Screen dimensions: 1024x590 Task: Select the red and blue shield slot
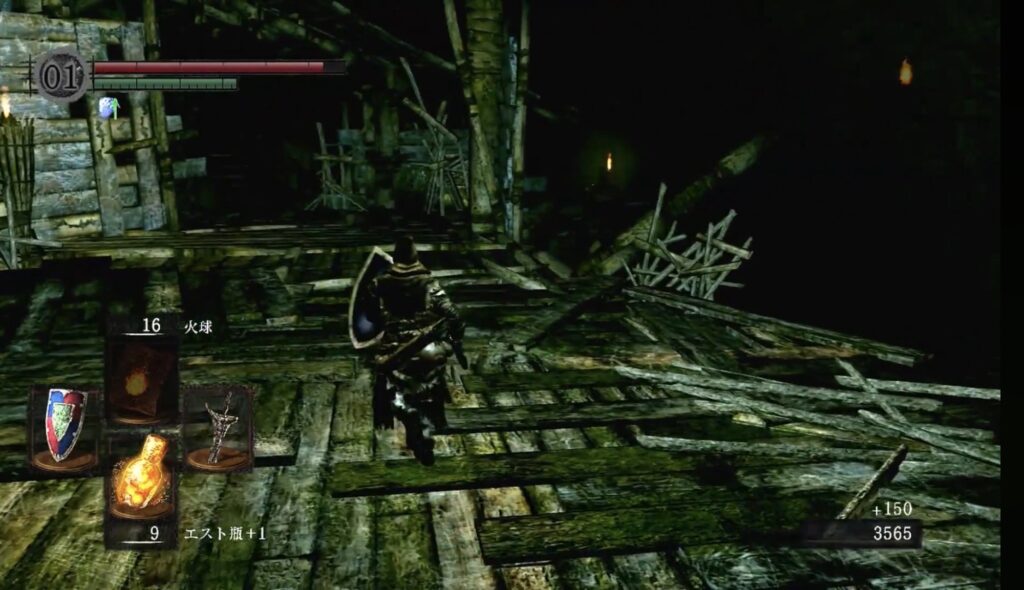point(65,426)
